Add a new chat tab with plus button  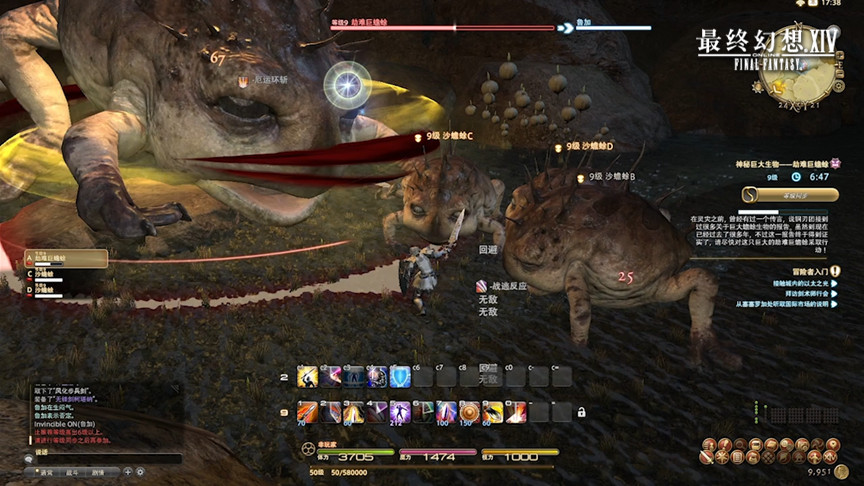pyautogui.click(x=127, y=472)
